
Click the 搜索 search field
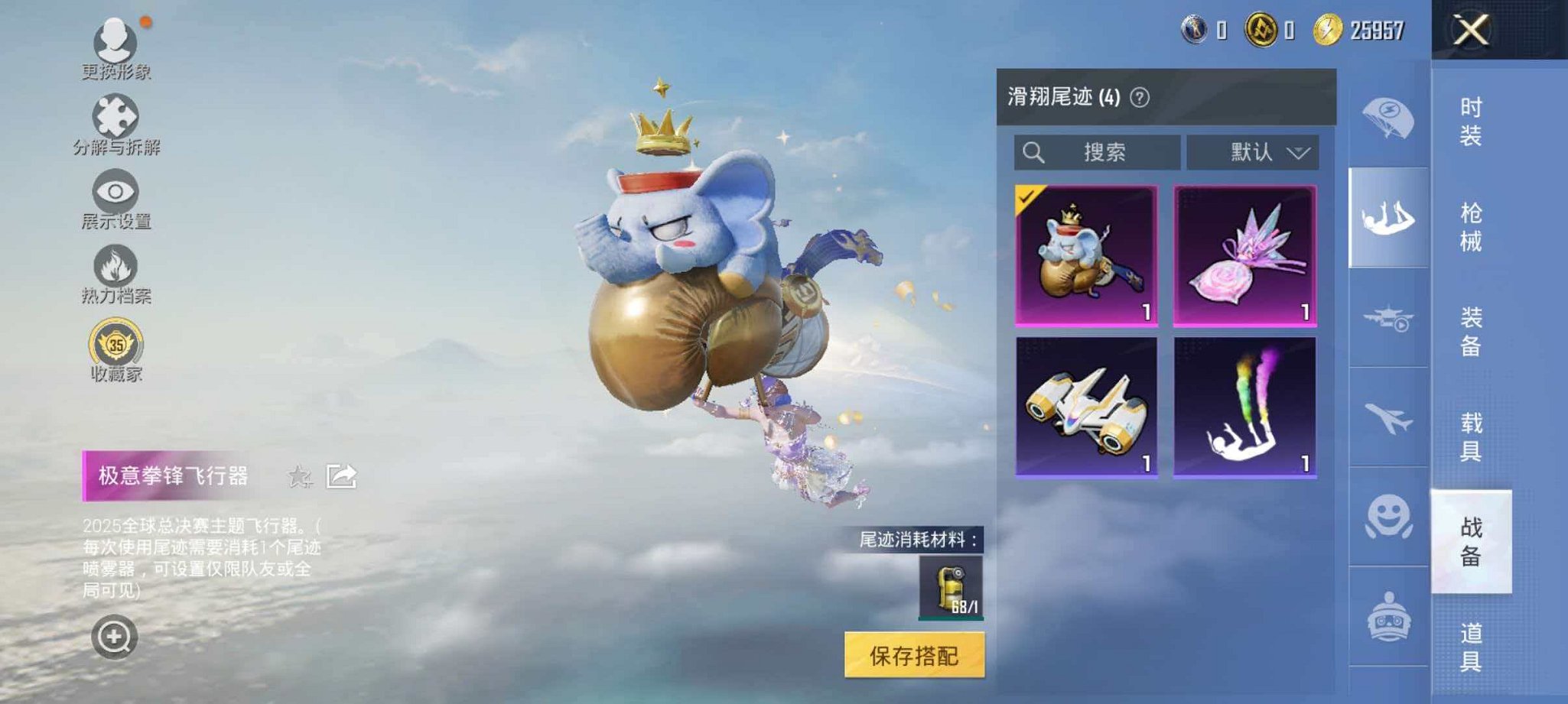point(1098,152)
